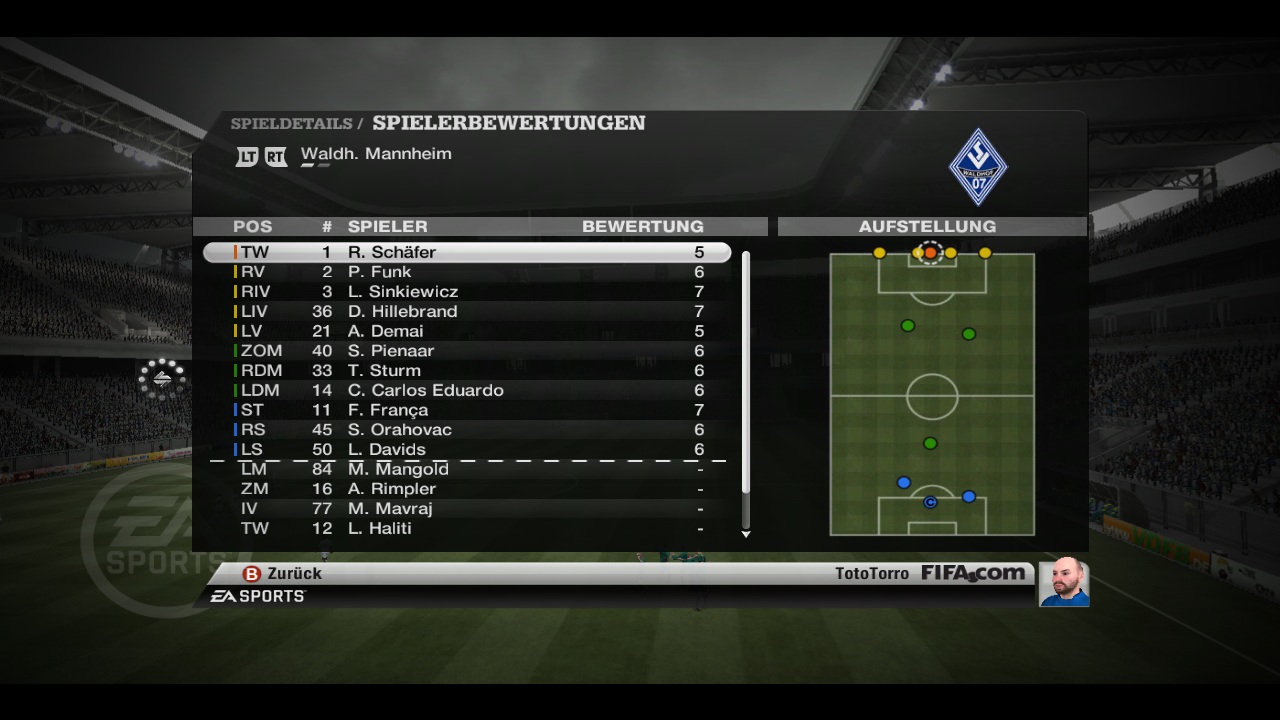Image resolution: width=1280 pixels, height=720 pixels.
Task: Select L. Sinkiewicz's rating row
Action: coord(467,292)
